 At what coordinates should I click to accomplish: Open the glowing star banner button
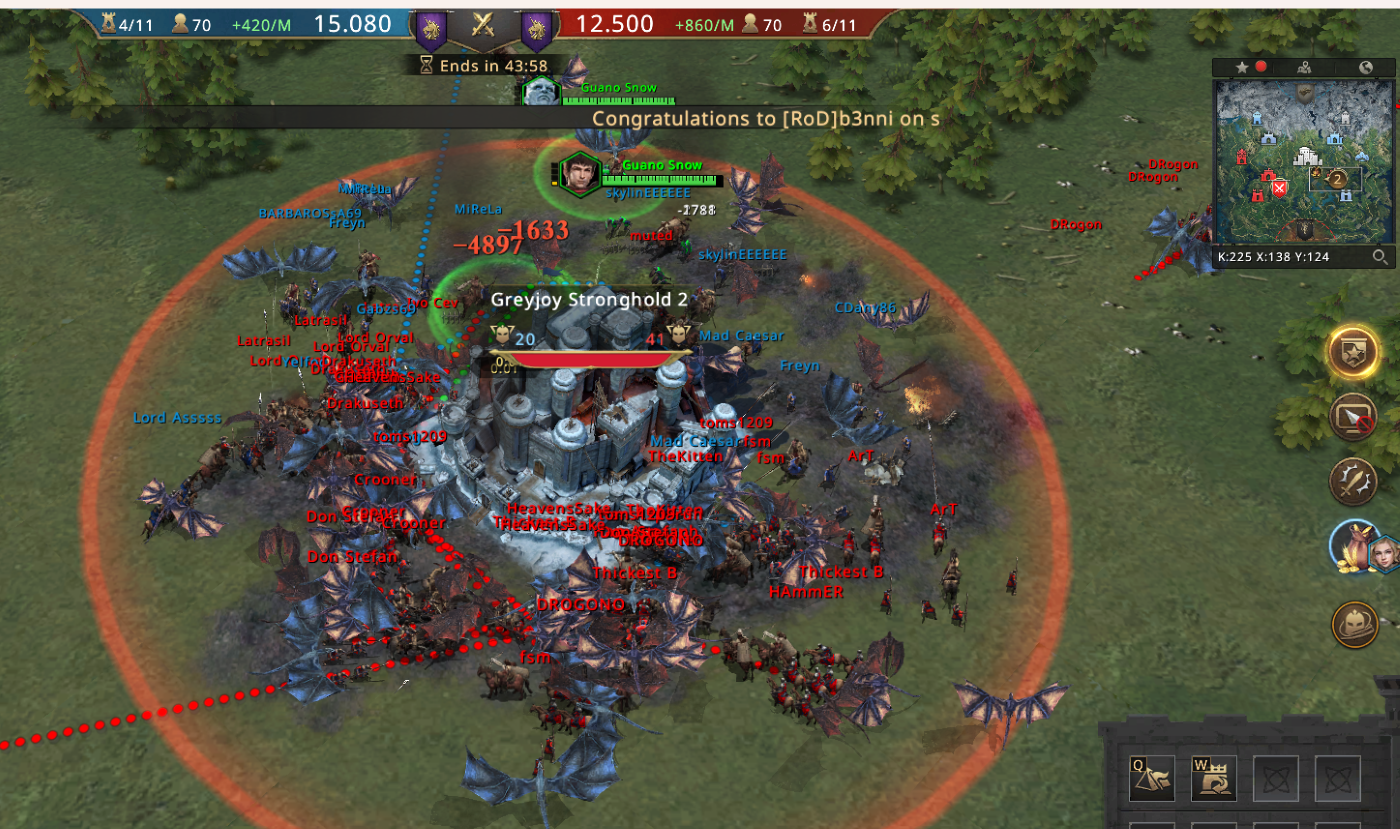pos(1353,352)
